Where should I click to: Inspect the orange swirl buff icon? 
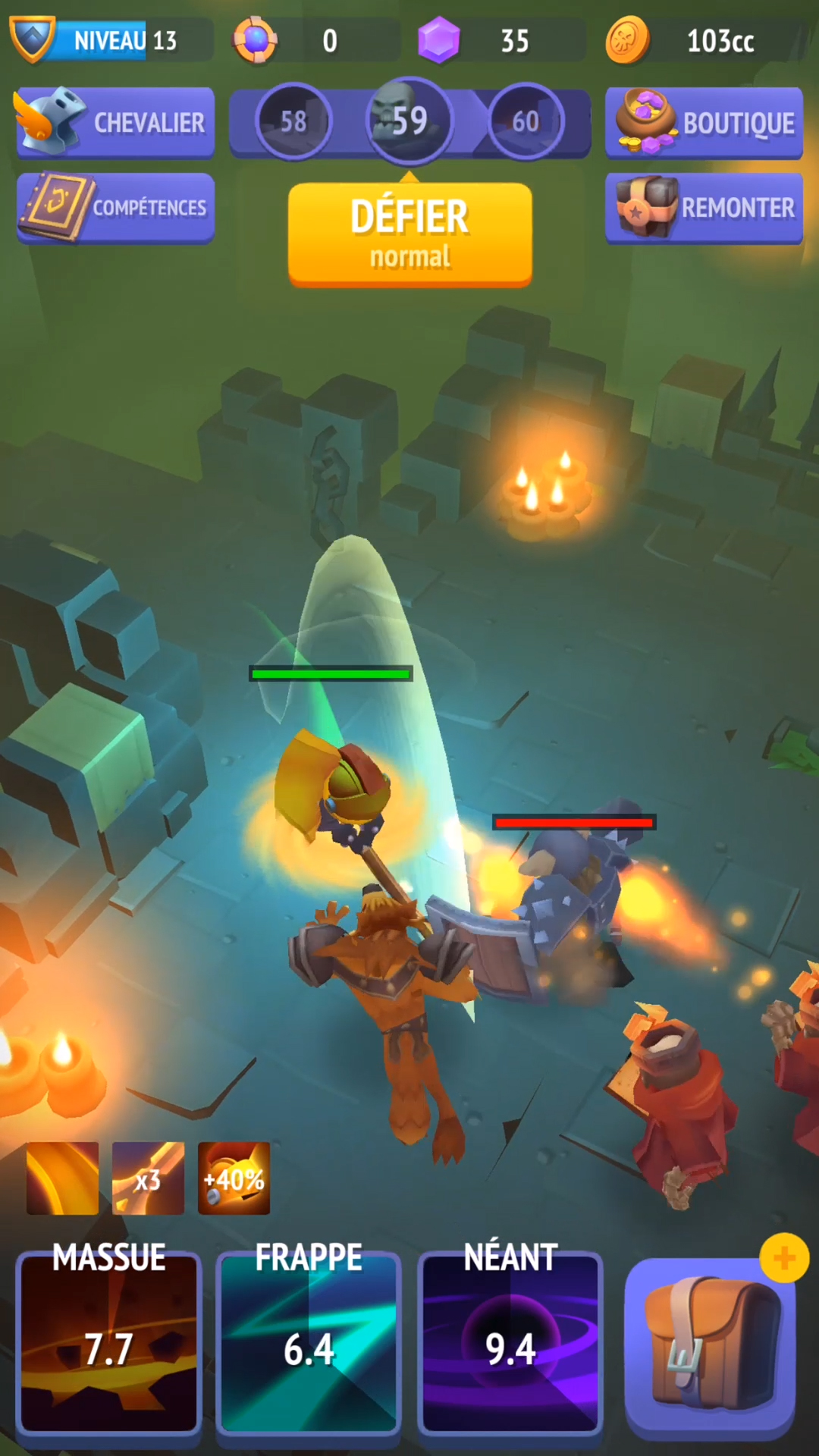[x=62, y=1178]
